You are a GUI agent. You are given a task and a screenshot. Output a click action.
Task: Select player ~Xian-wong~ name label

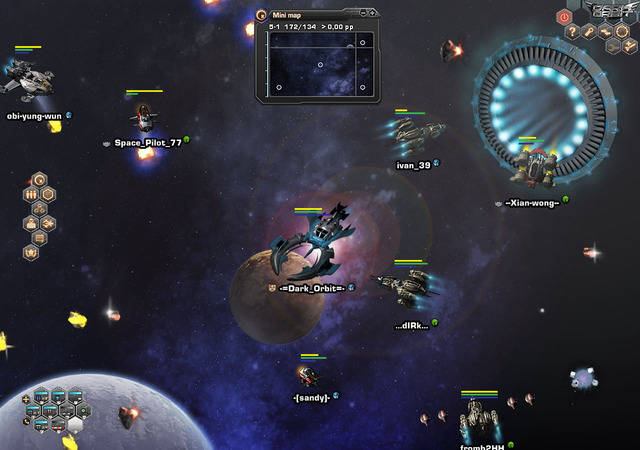point(531,203)
